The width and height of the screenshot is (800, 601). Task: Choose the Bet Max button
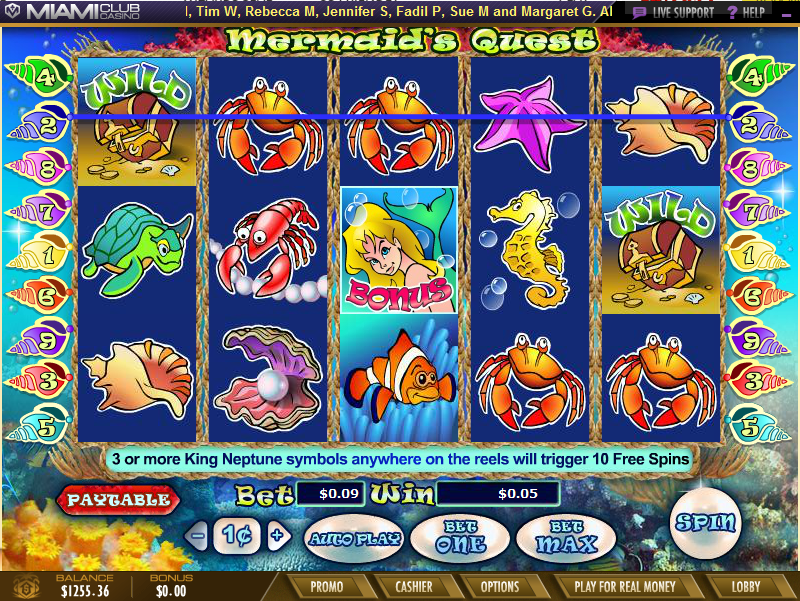[x=566, y=538]
